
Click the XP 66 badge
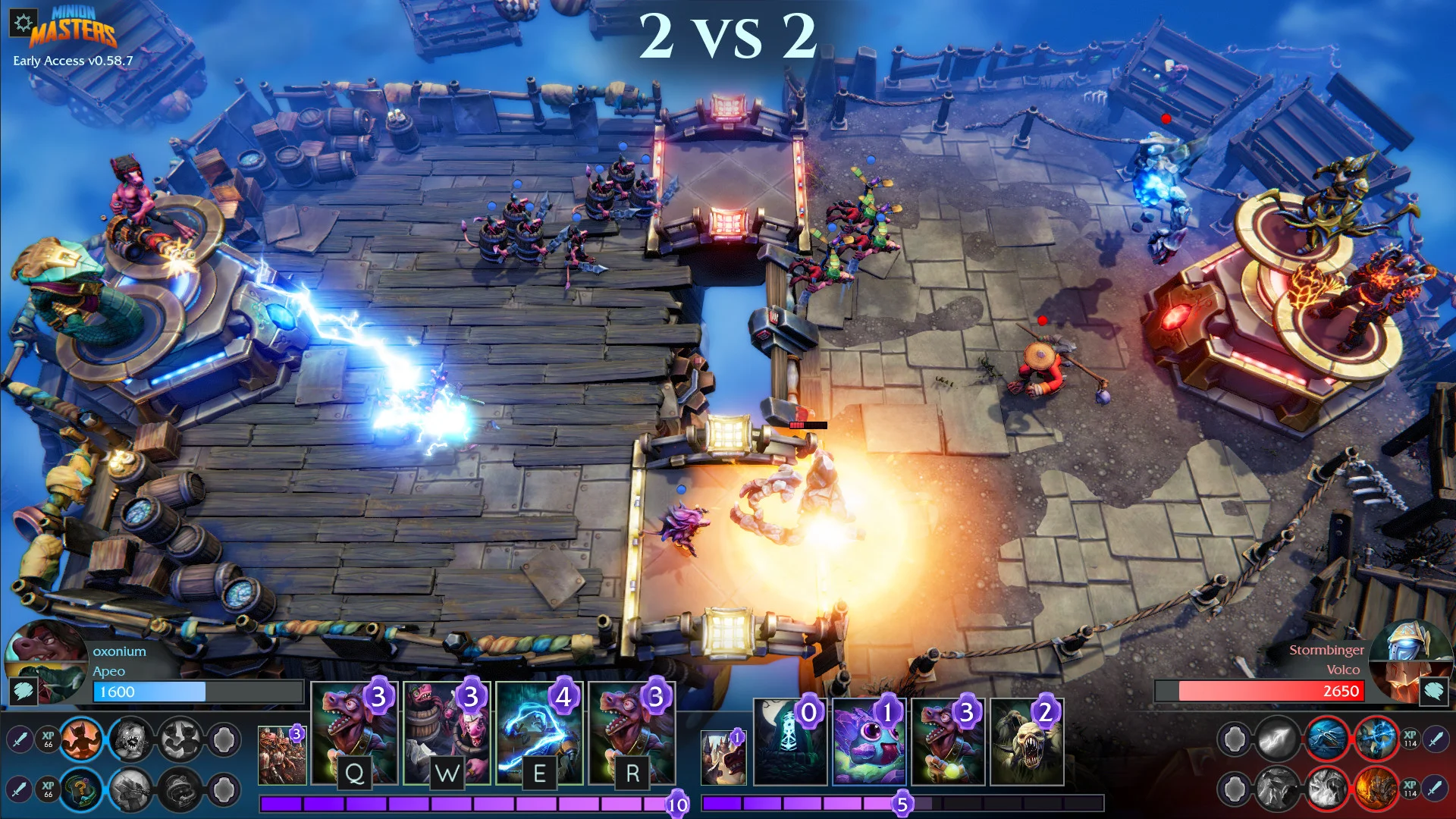pyautogui.click(x=48, y=740)
